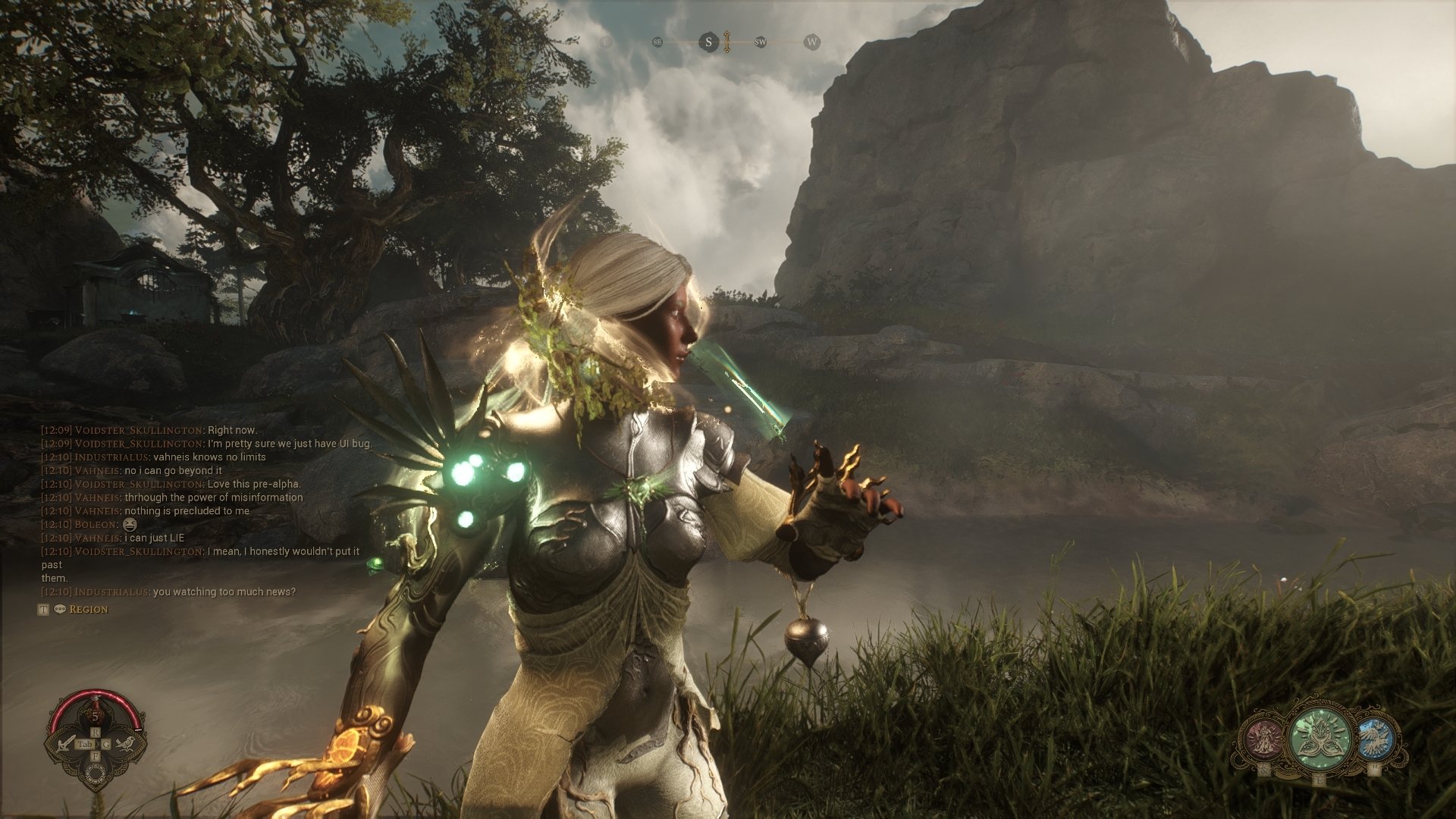Image resolution: width=1456 pixels, height=819 pixels.
Task: Select the bird companion slot
Action: pos(128,743)
